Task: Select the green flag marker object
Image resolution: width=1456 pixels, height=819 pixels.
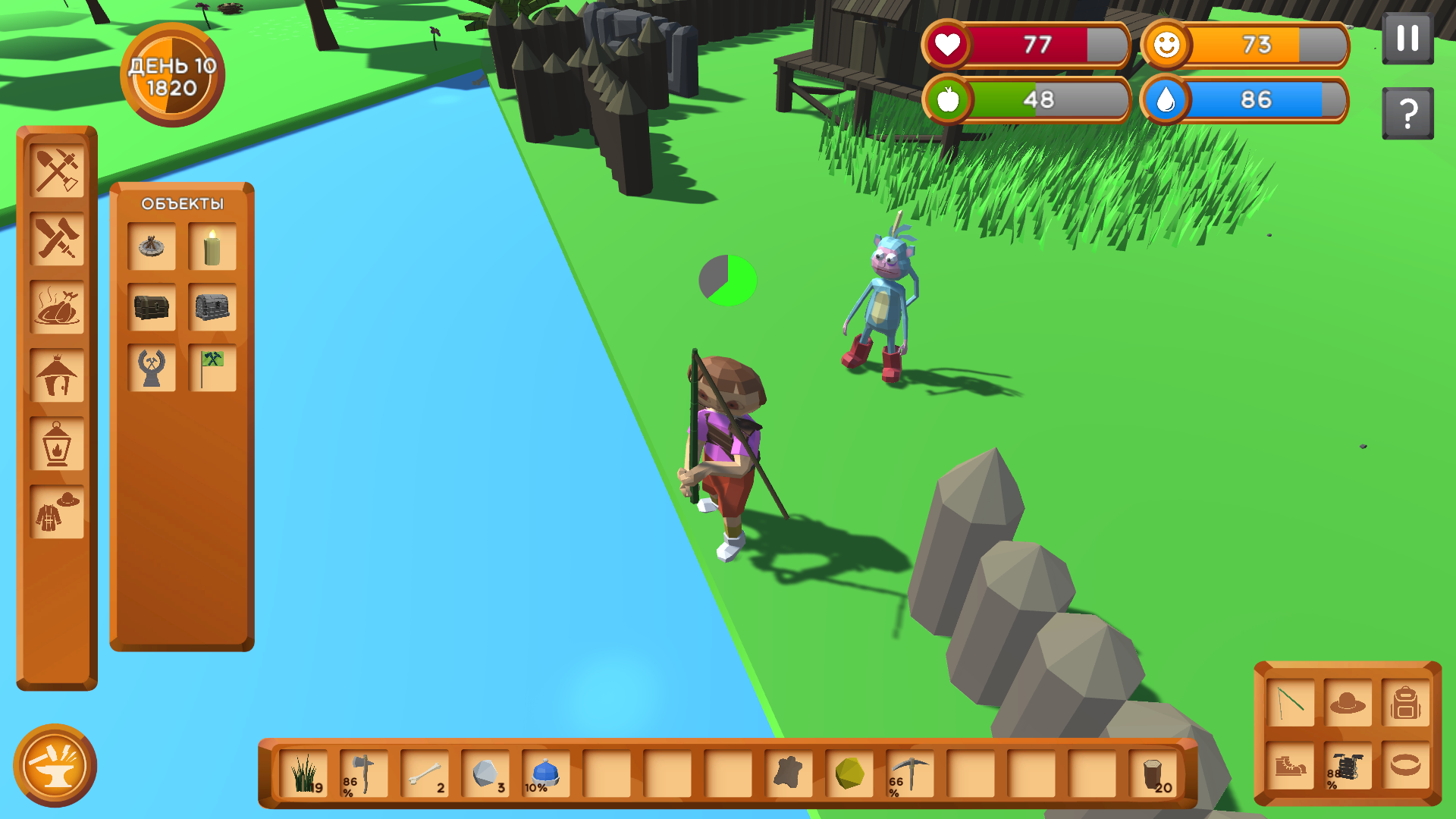Action: click(212, 366)
